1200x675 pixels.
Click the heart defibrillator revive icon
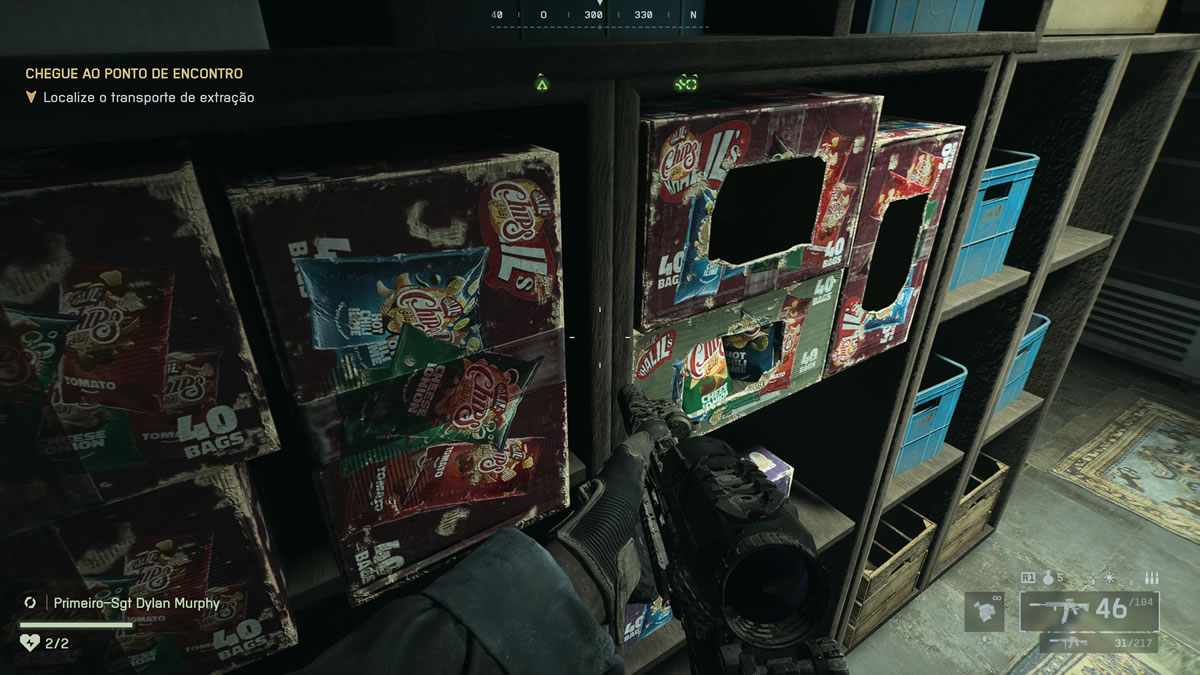[29, 643]
